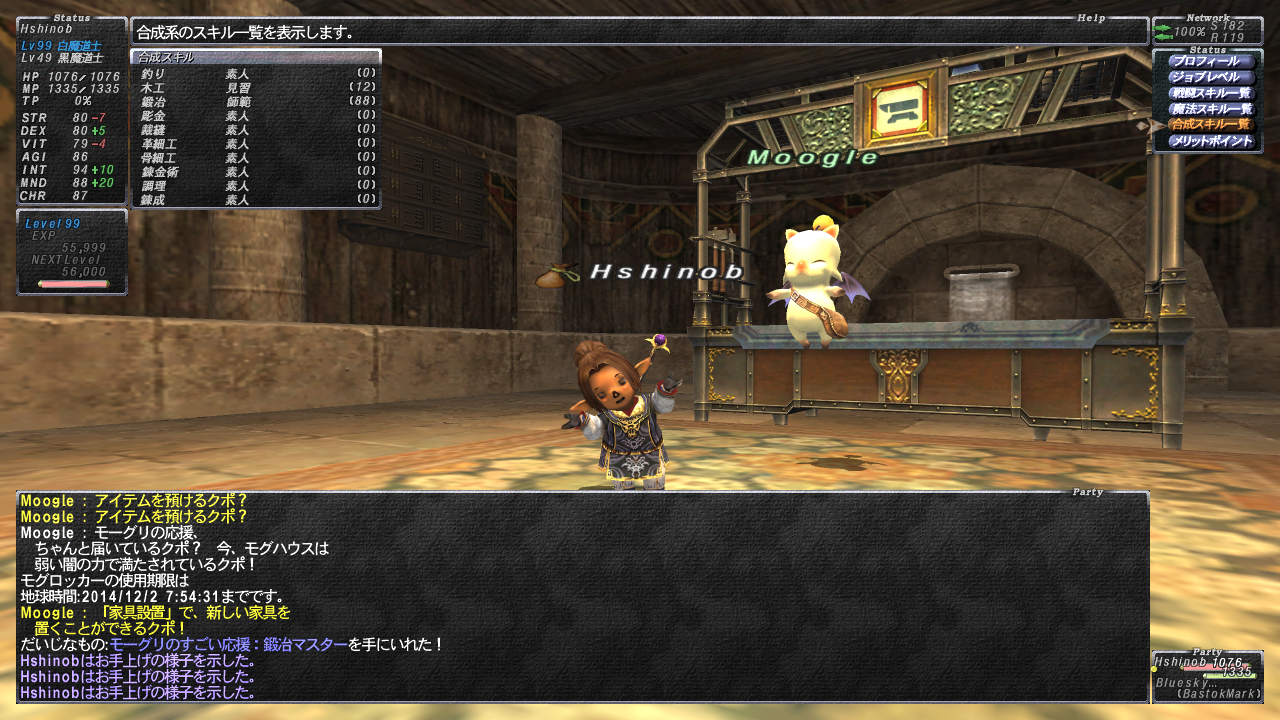Select the ジョブレベル (Job Level) entry
This screenshot has width=1280, height=720.
1211,77
